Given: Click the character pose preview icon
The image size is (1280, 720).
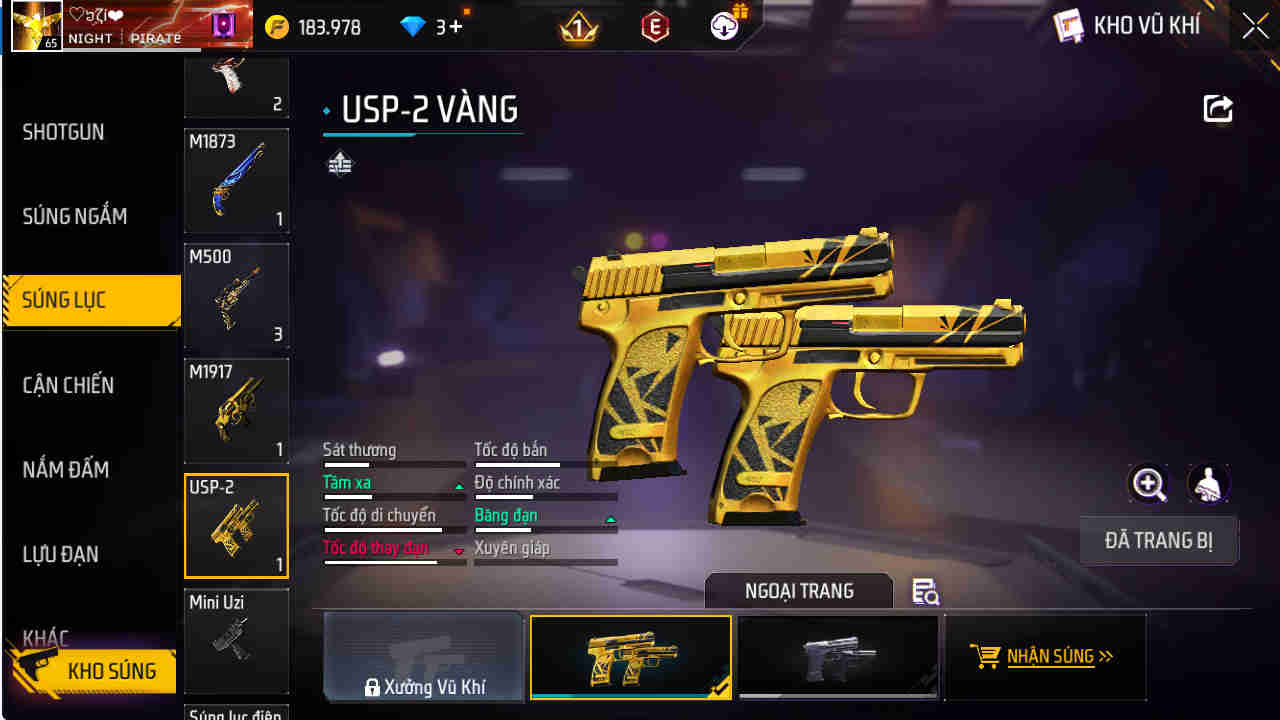Looking at the screenshot, I should (x=1209, y=484).
